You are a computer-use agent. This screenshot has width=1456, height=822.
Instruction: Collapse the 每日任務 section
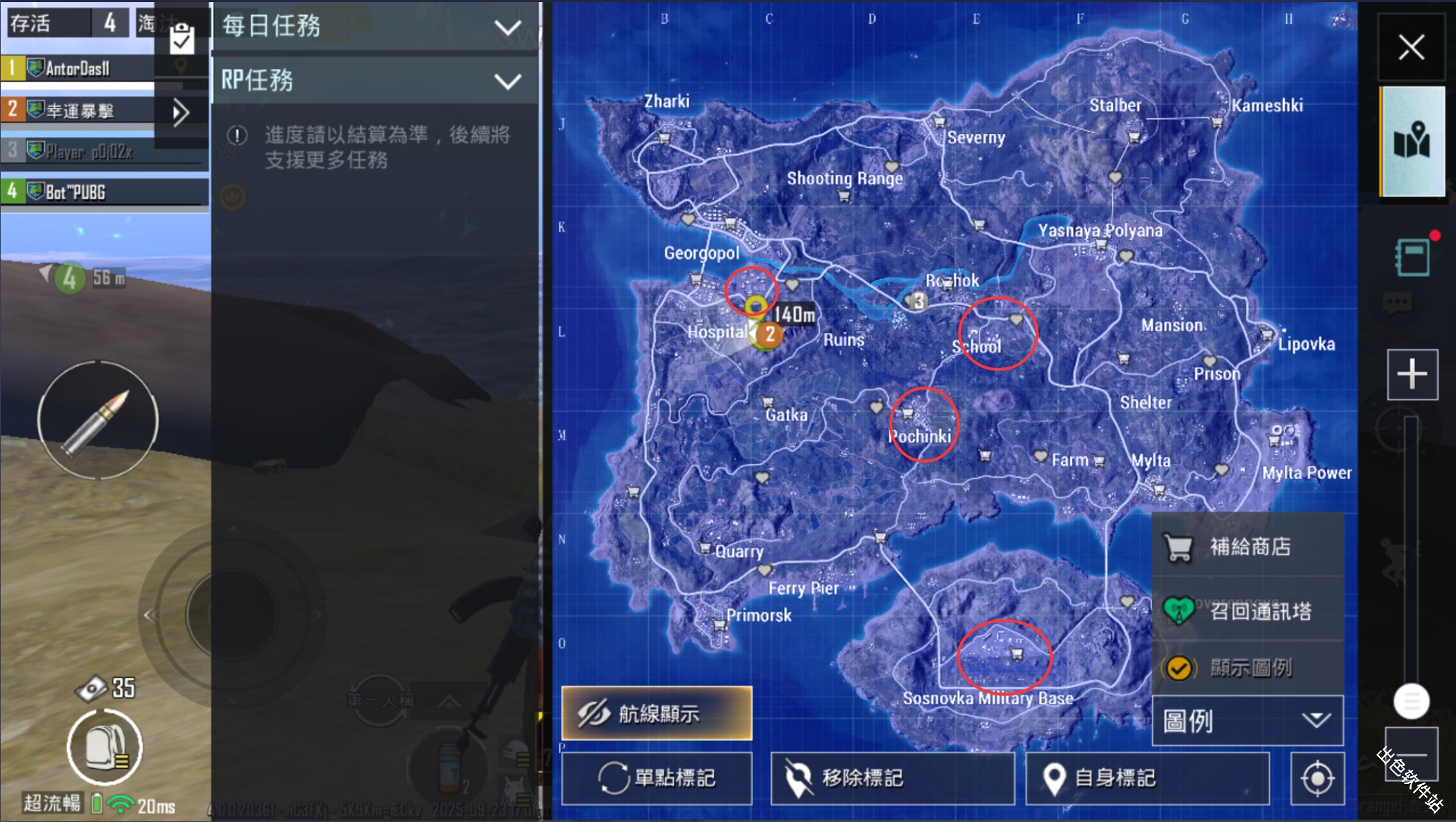click(x=509, y=27)
